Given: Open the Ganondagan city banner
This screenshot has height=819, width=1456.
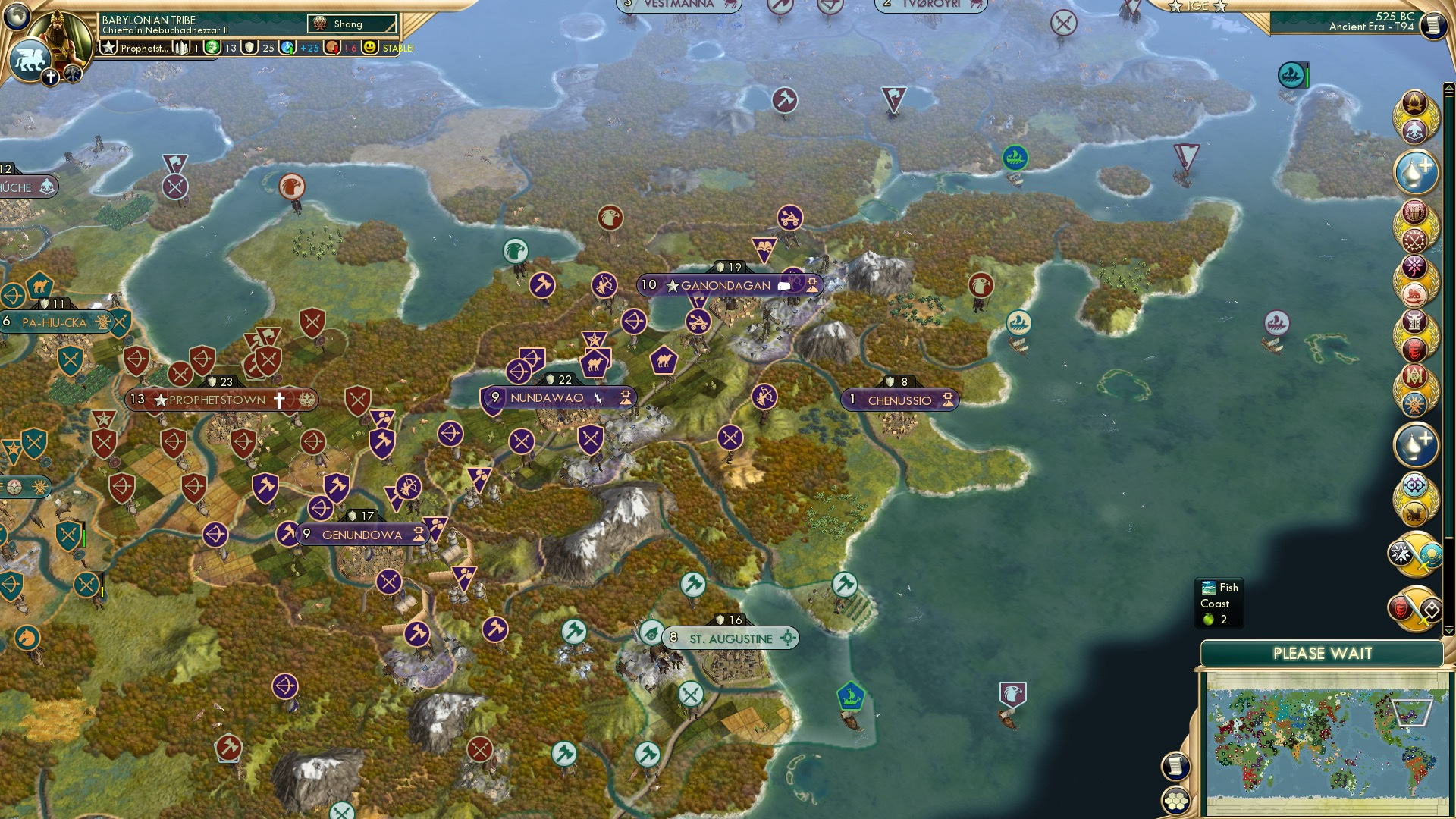Looking at the screenshot, I should (x=725, y=284).
